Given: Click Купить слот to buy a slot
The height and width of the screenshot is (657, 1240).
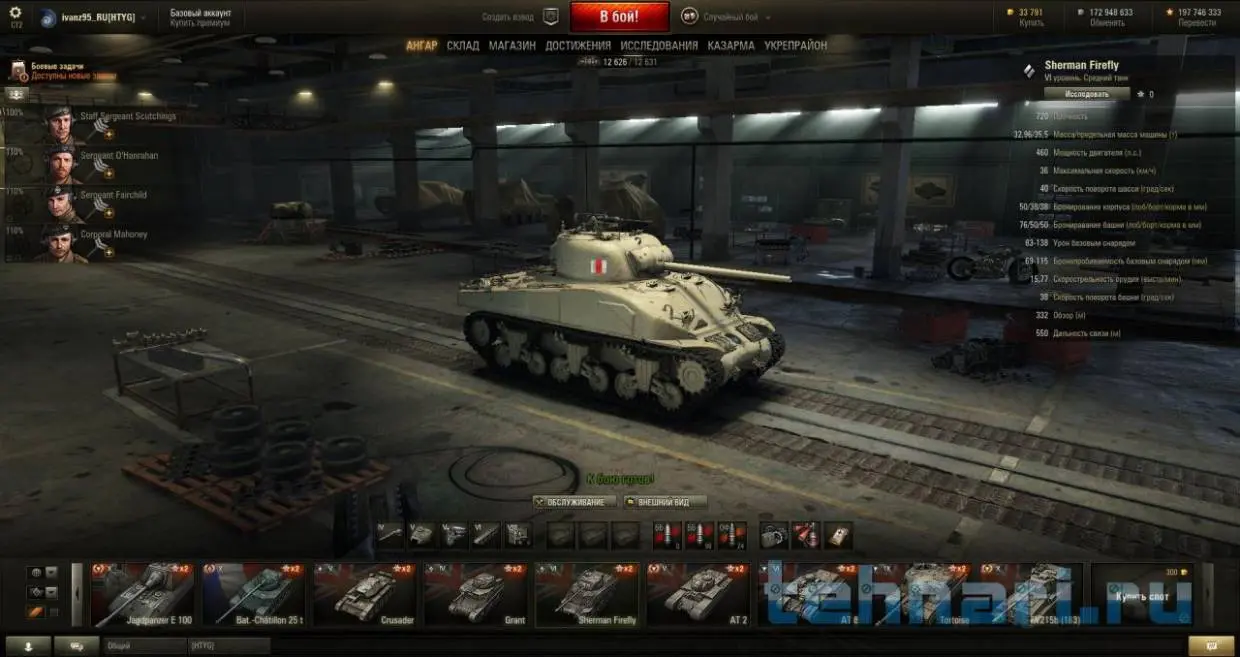Looking at the screenshot, I should click(1141, 594).
